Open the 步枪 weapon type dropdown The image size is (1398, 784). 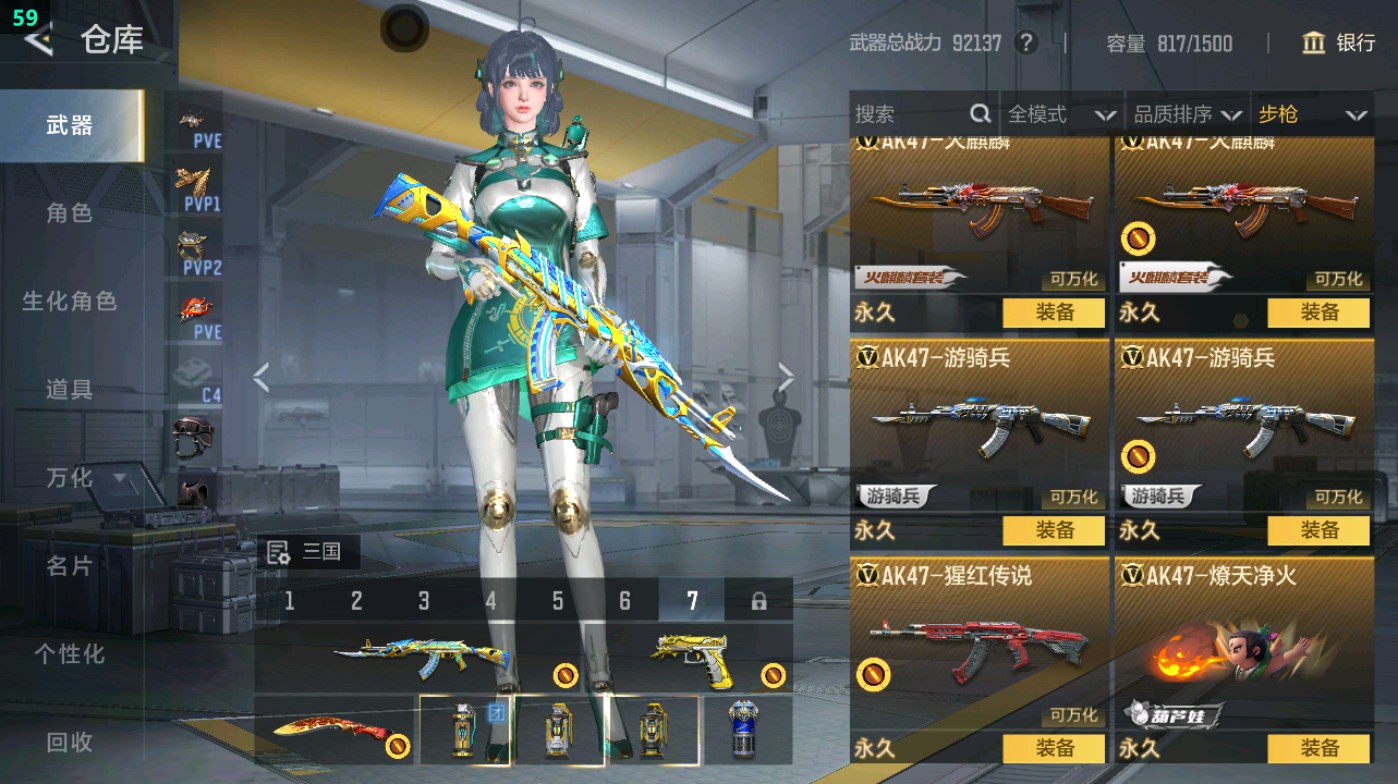(x=1311, y=115)
